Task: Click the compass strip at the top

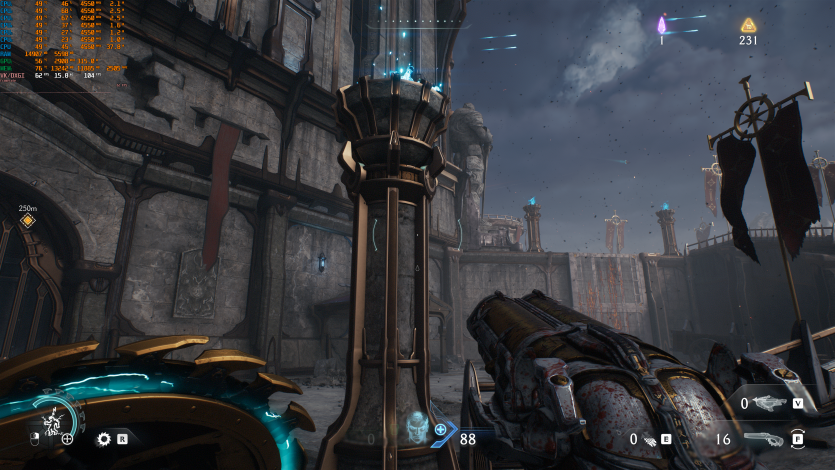Action: coord(417,21)
